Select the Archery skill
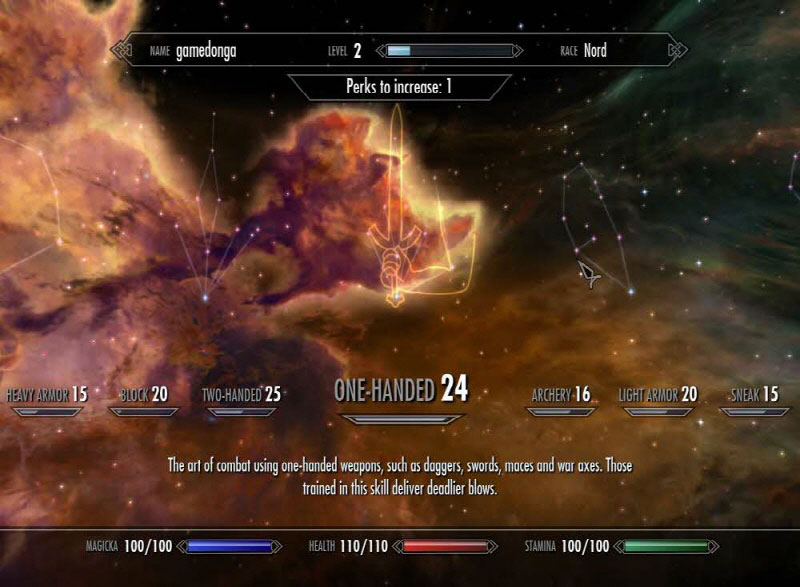The width and height of the screenshot is (800, 587). pos(561,395)
